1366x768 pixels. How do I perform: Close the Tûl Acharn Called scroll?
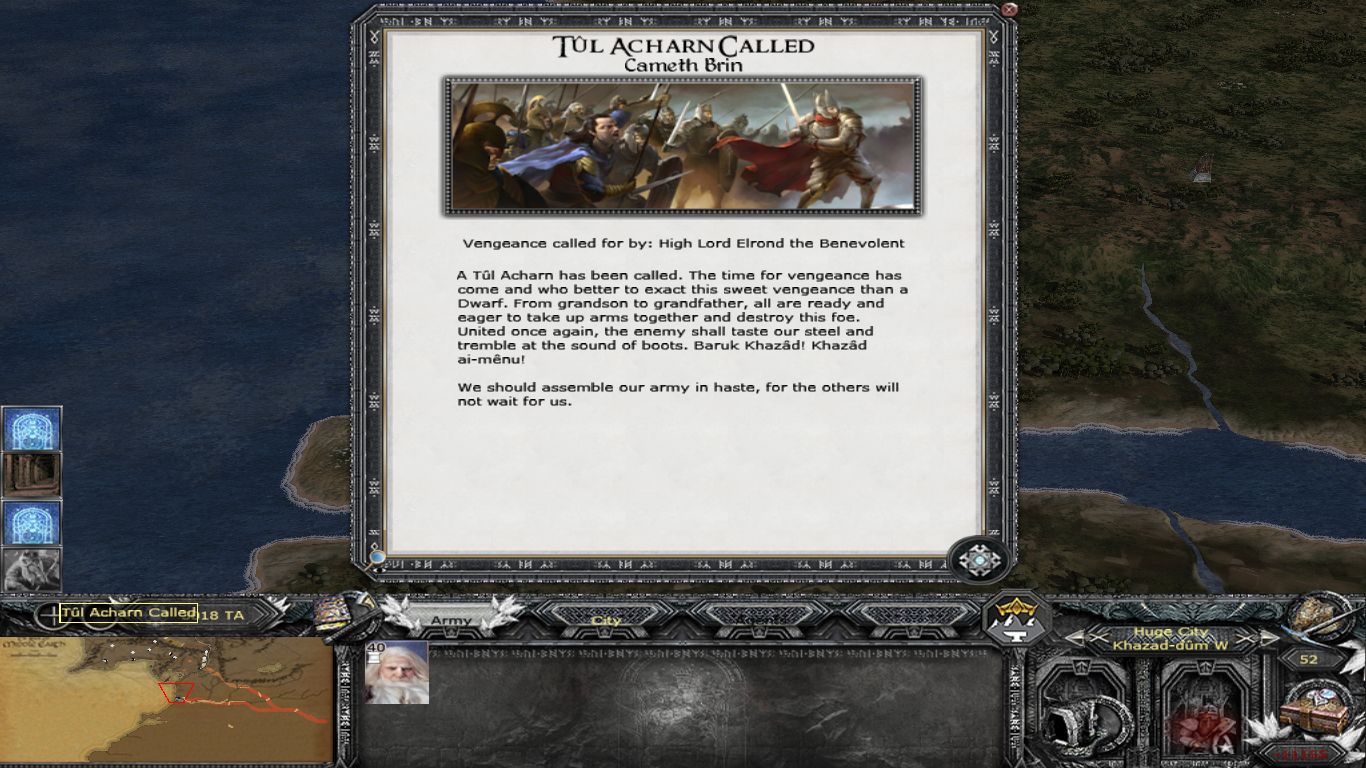1009,11
